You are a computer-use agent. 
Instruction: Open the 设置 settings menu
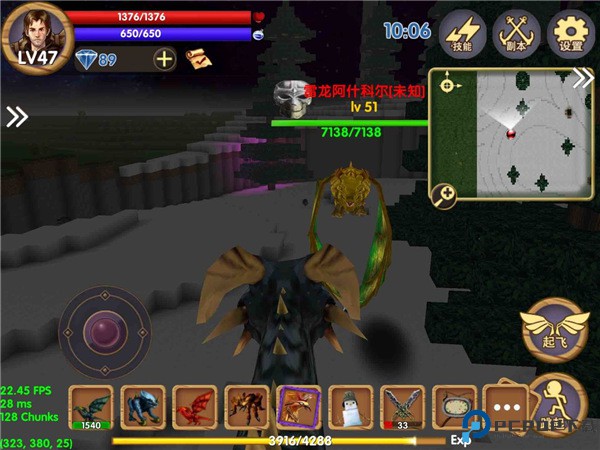coord(571,31)
